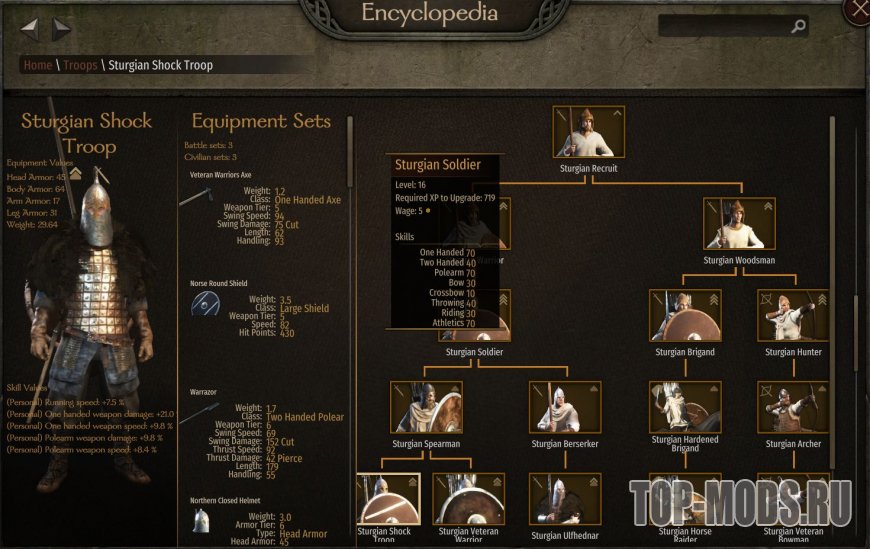
Task: Select the Sturgian Recruit troop portrait
Action: tap(588, 132)
